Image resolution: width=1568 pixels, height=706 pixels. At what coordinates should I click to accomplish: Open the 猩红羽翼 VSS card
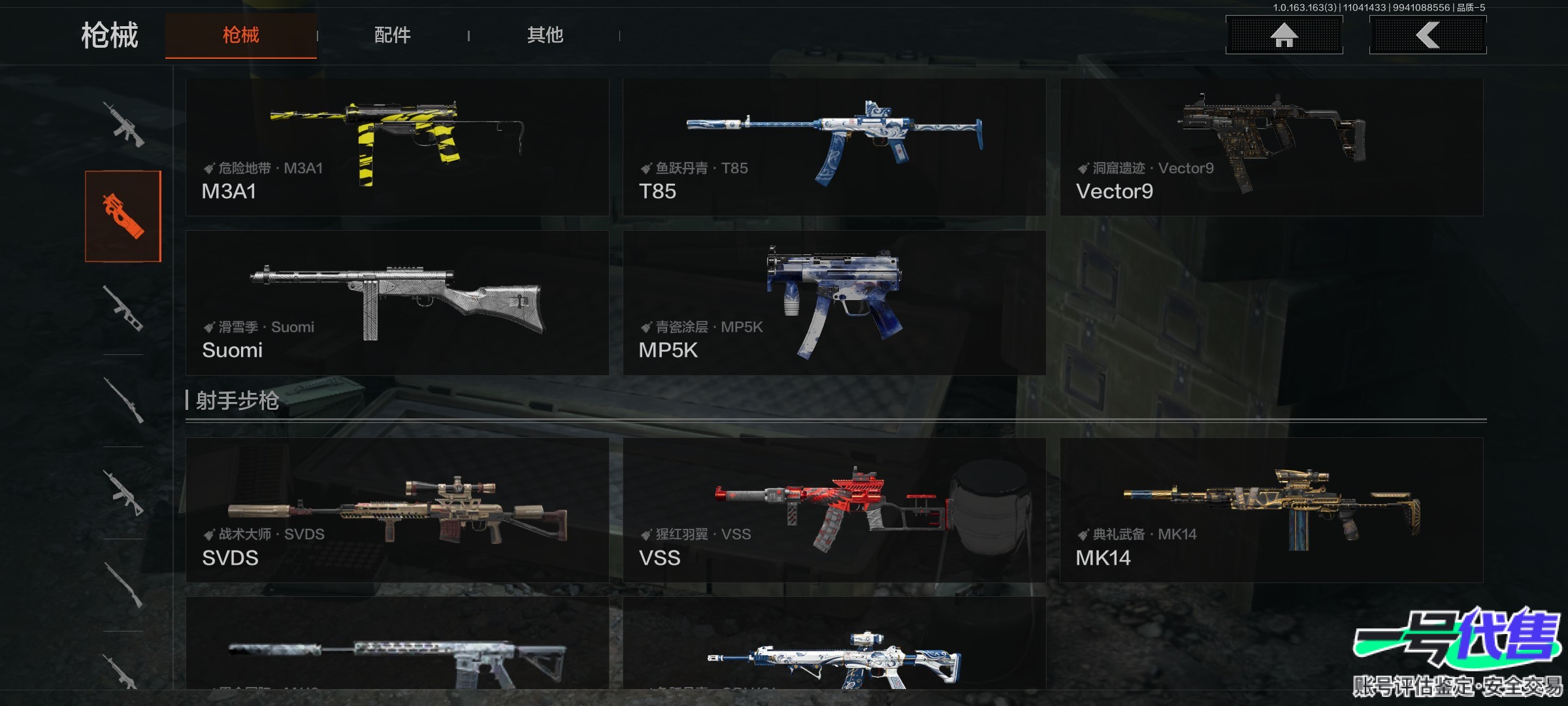coord(834,510)
